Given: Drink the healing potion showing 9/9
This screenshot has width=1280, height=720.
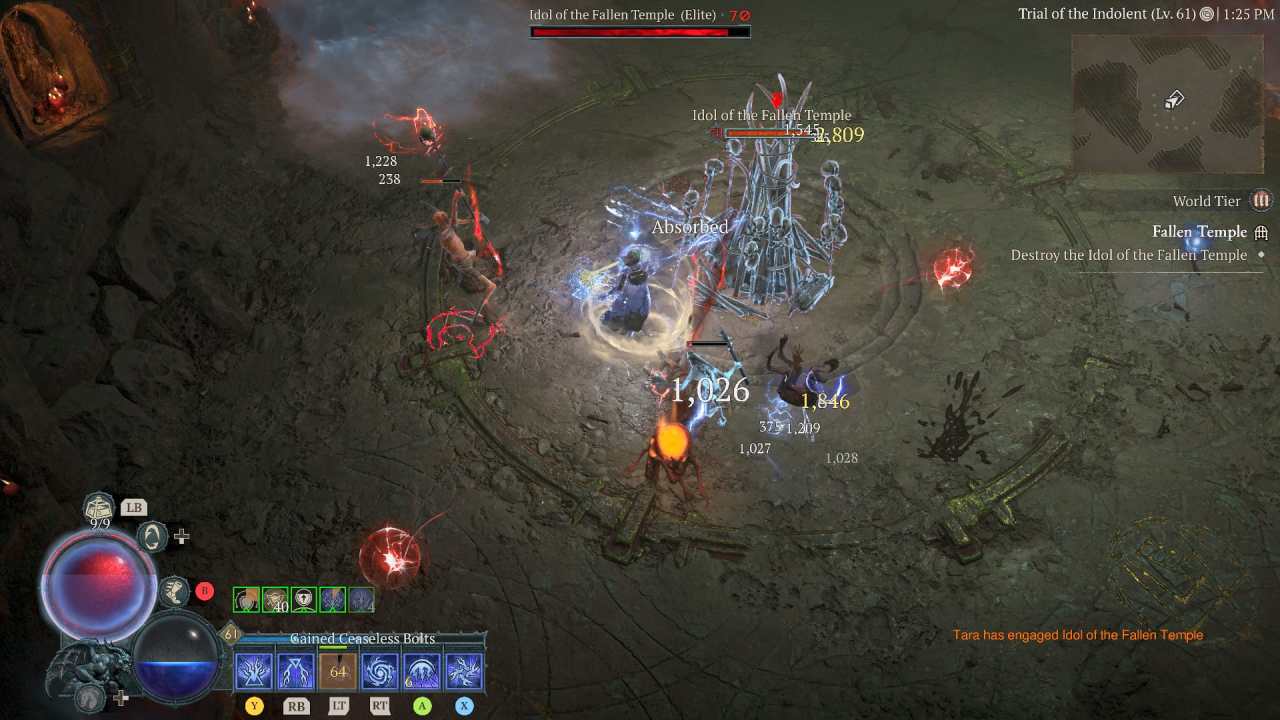Looking at the screenshot, I should pyautogui.click(x=97, y=507).
